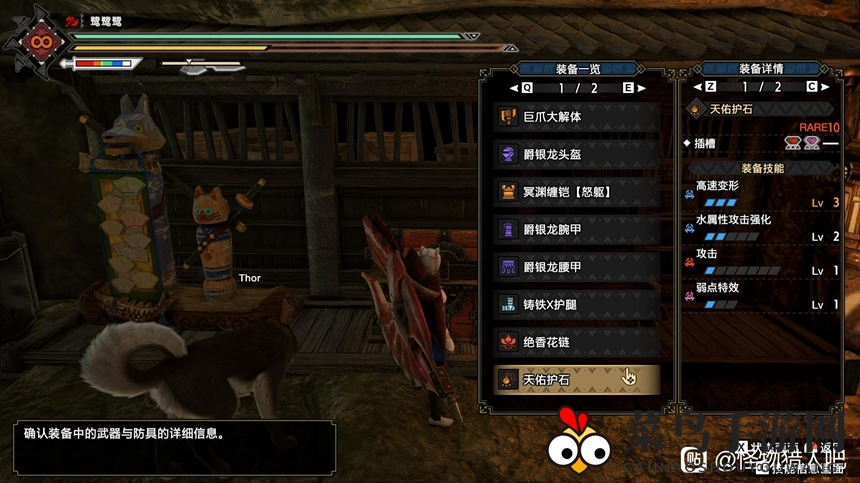860x483 pixels.
Task: Choose the 爵银龙头盔 helmet row
Action: [x=576, y=154]
